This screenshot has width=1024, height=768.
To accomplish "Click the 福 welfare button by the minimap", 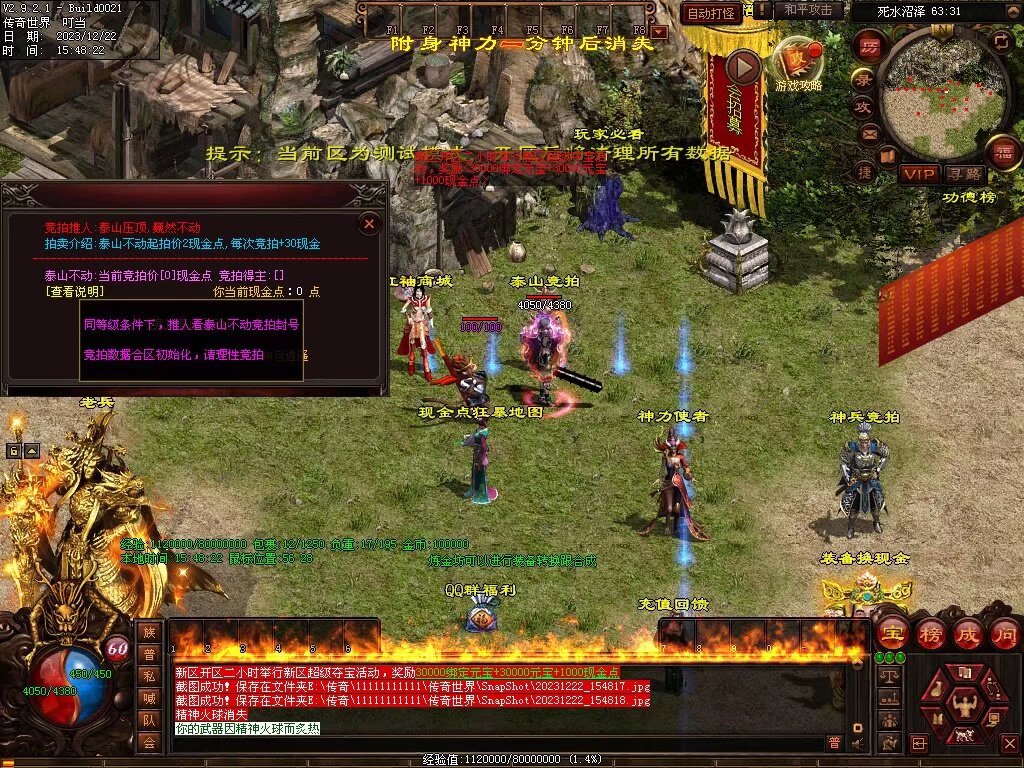I will pos(1003,153).
